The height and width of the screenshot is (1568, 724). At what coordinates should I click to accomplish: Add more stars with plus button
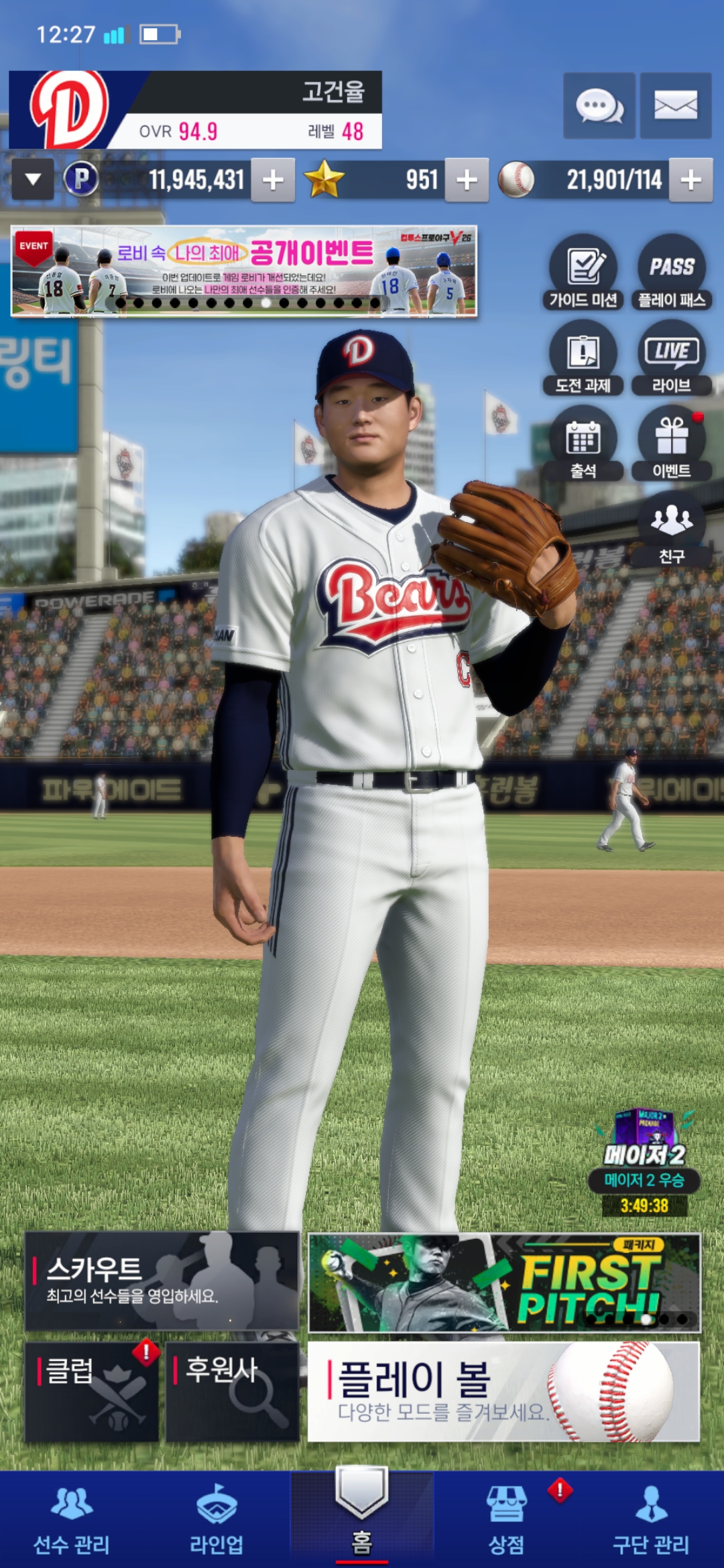467,180
